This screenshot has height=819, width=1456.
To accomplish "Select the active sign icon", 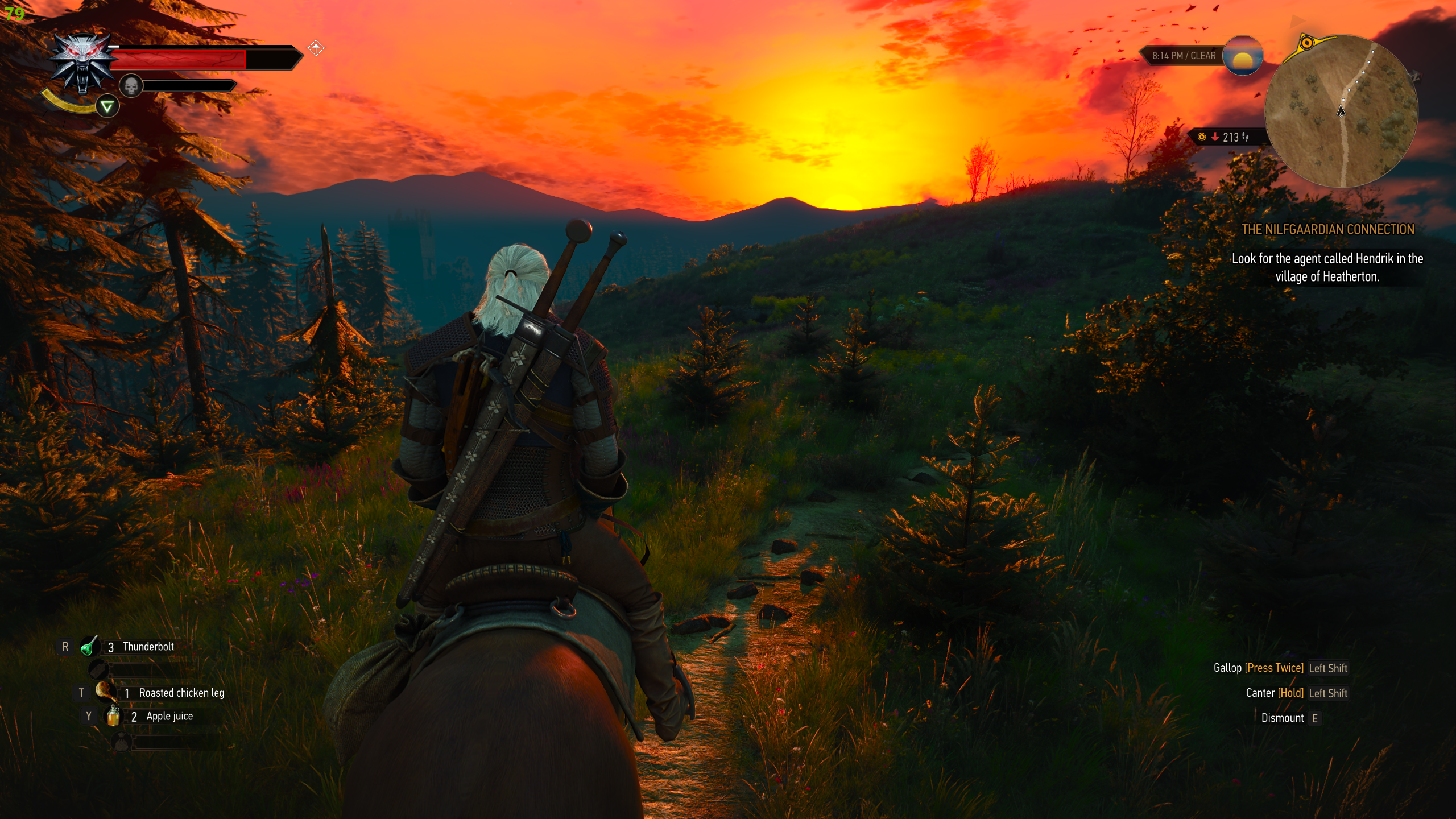I will pyautogui.click(x=107, y=106).
